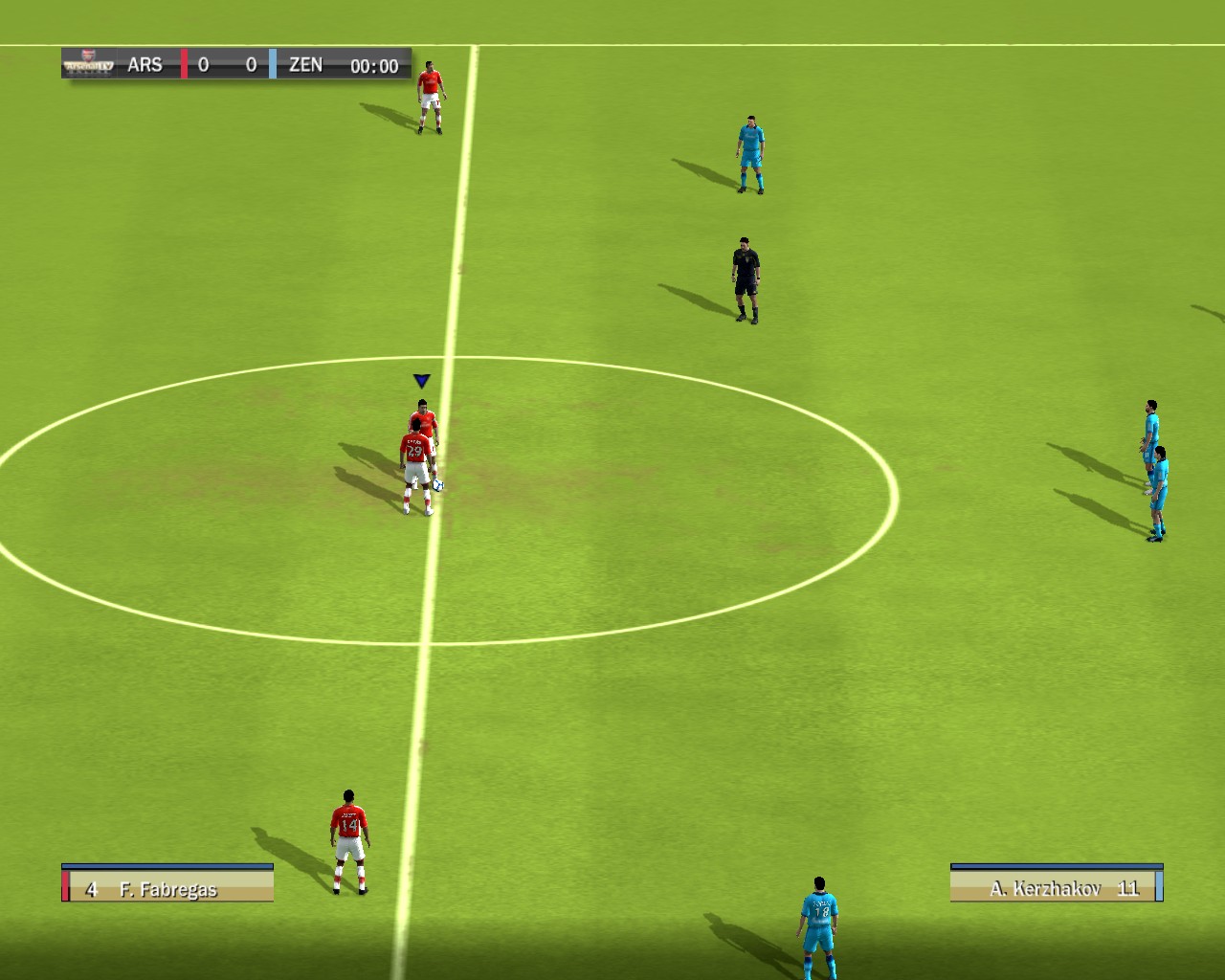Toggle the ARS team abbreviation on scoreboard

(145, 64)
